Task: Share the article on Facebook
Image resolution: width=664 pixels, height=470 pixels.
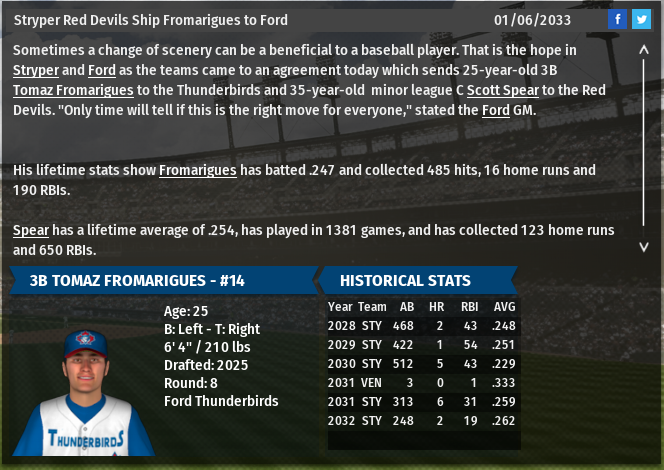Action: [617, 19]
